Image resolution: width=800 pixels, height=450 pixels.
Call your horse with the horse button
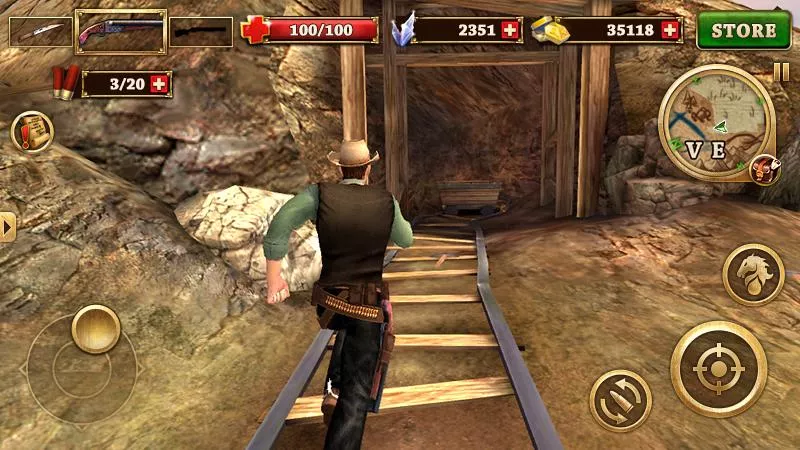(x=753, y=272)
